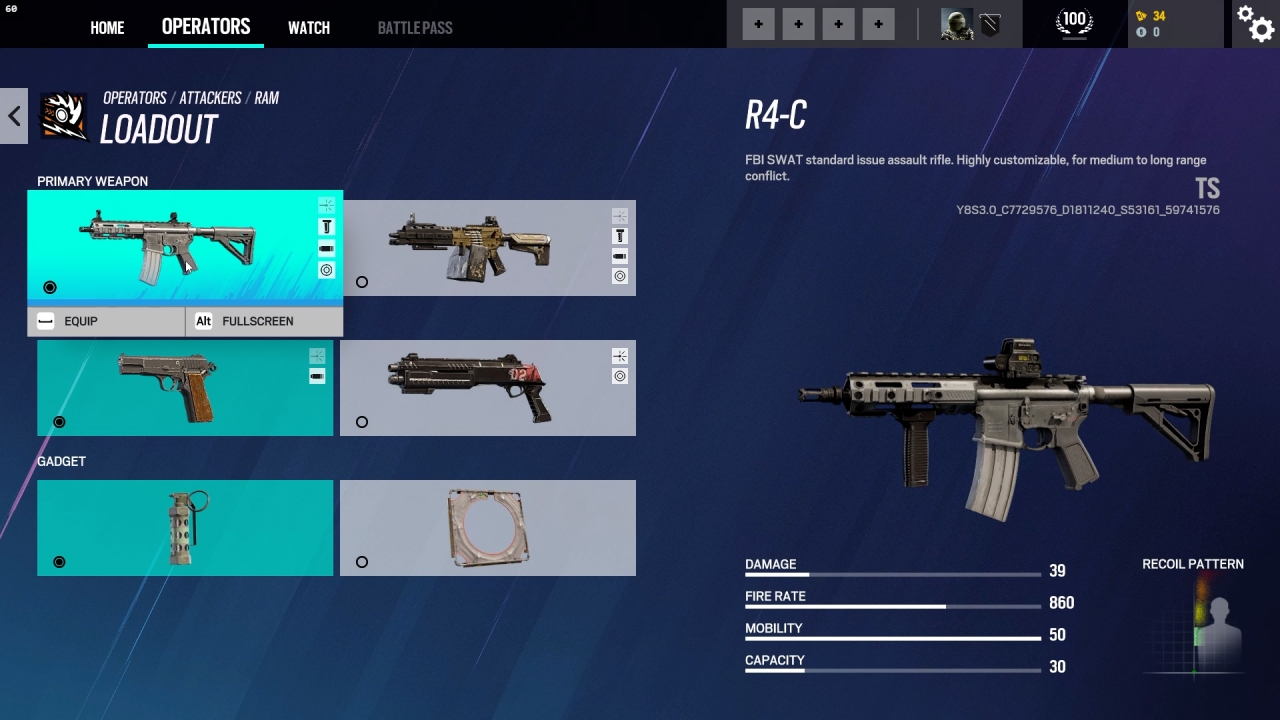Select the pistol secondary weapon
Screen dimensions: 1280x720
coord(185,388)
